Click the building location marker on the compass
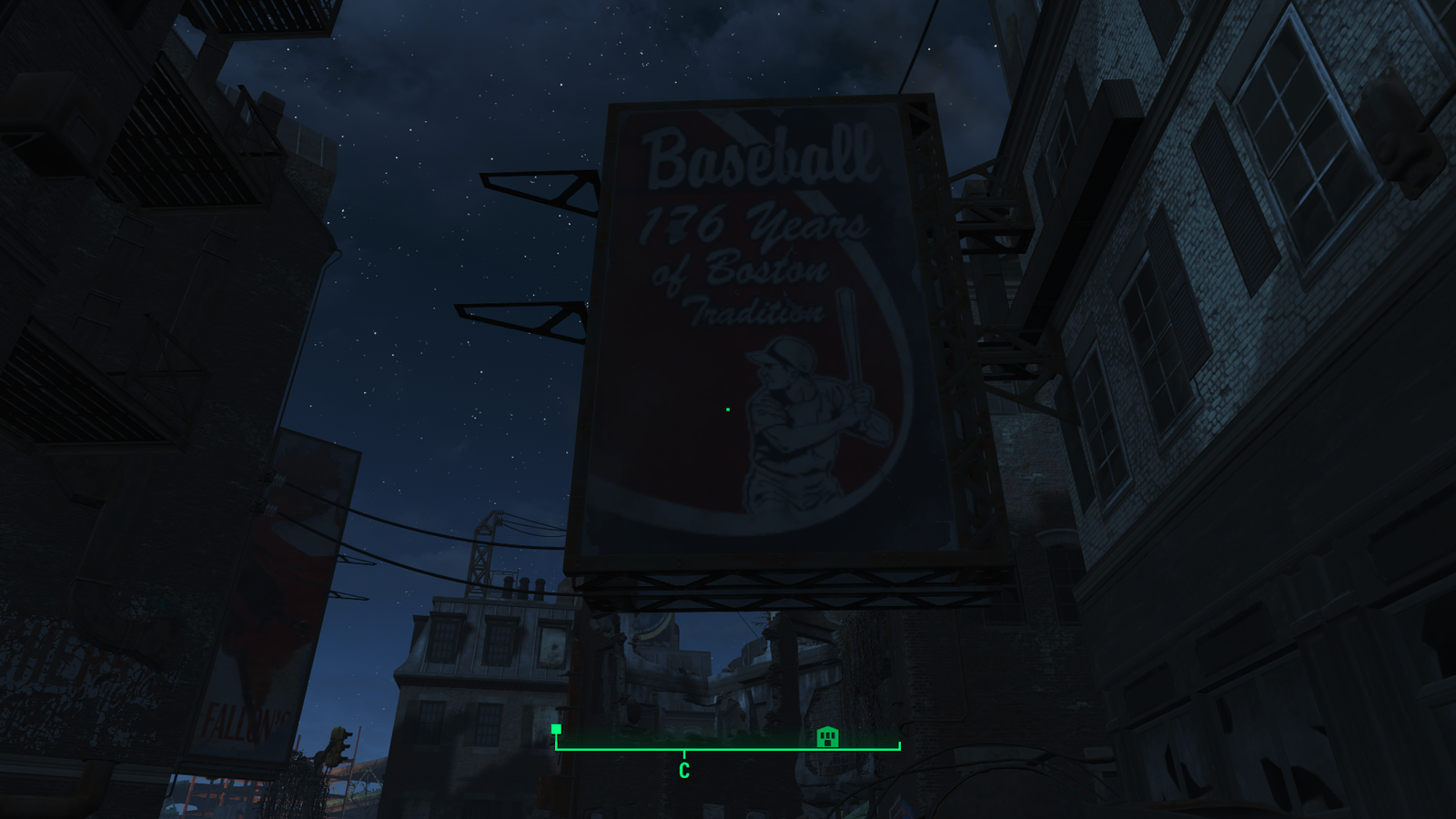This screenshot has height=819, width=1456. [826, 737]
